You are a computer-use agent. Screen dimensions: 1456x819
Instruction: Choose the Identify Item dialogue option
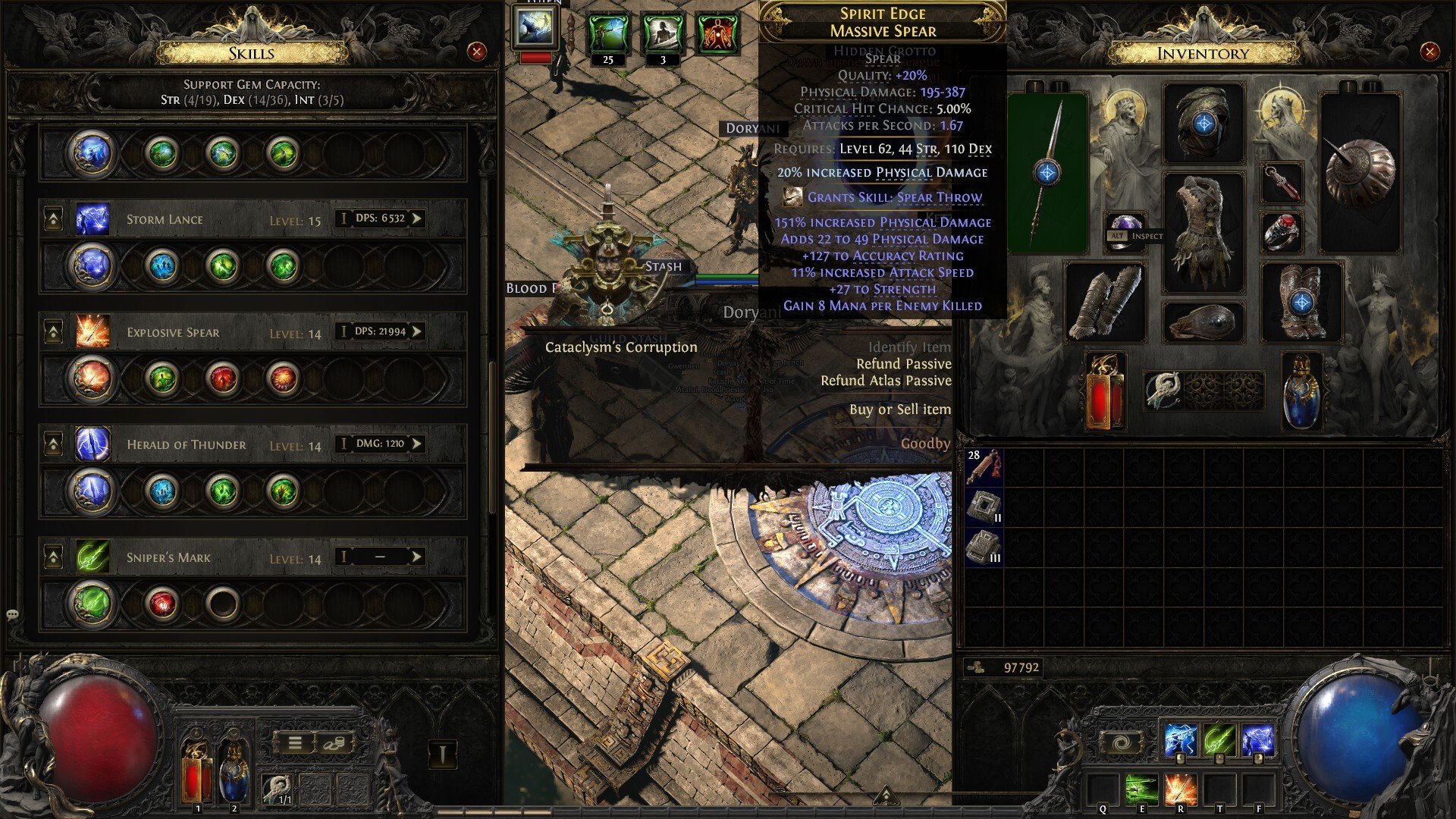coord(909,345)
